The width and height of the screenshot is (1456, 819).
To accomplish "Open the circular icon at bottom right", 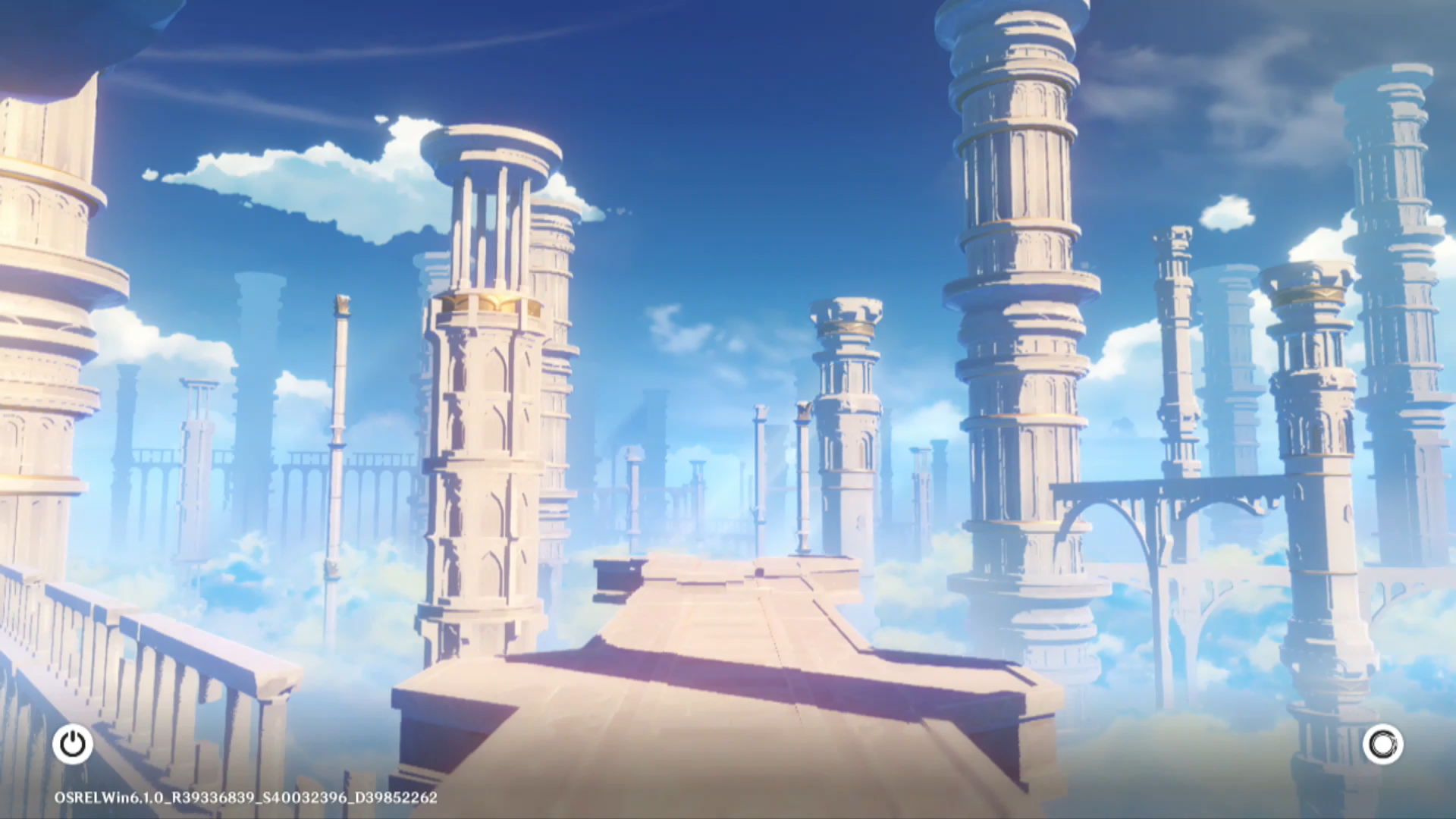I will click(x=1382, y=744).
